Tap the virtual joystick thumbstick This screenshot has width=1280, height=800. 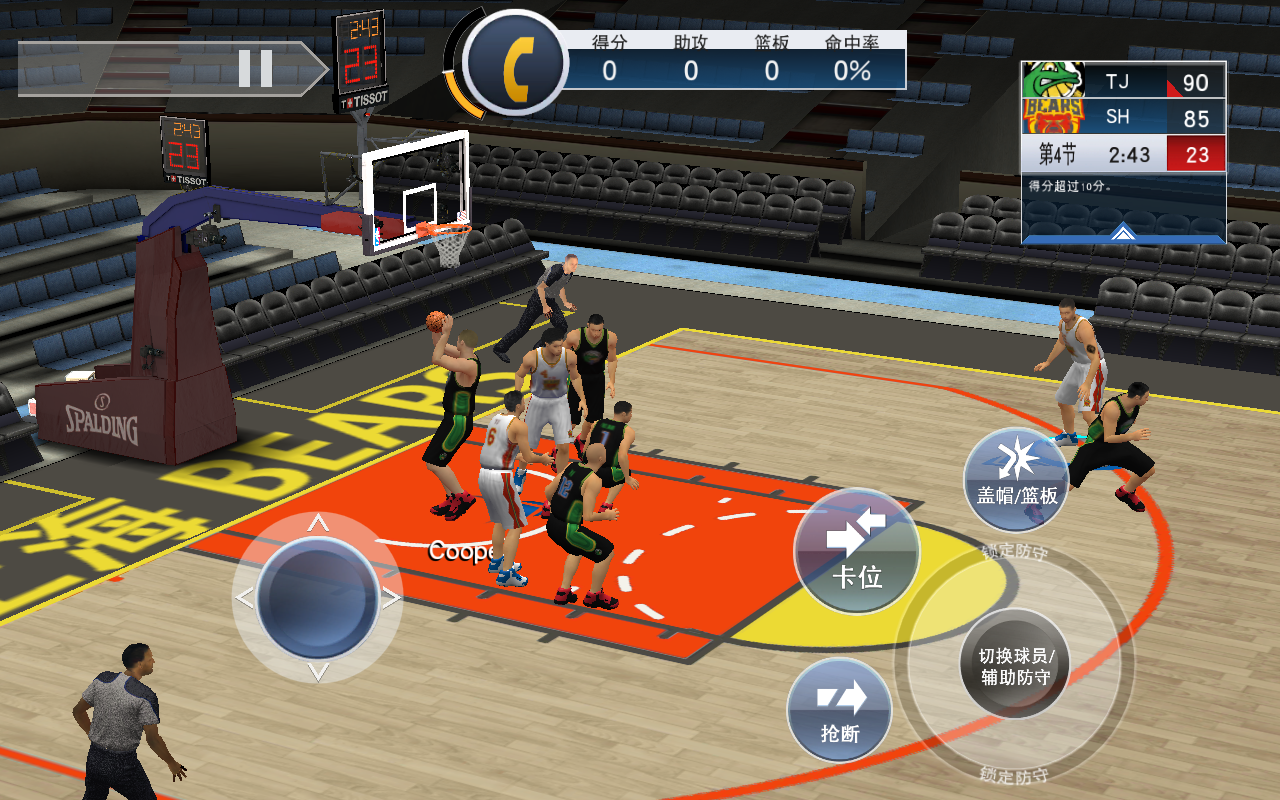(320, 595)
